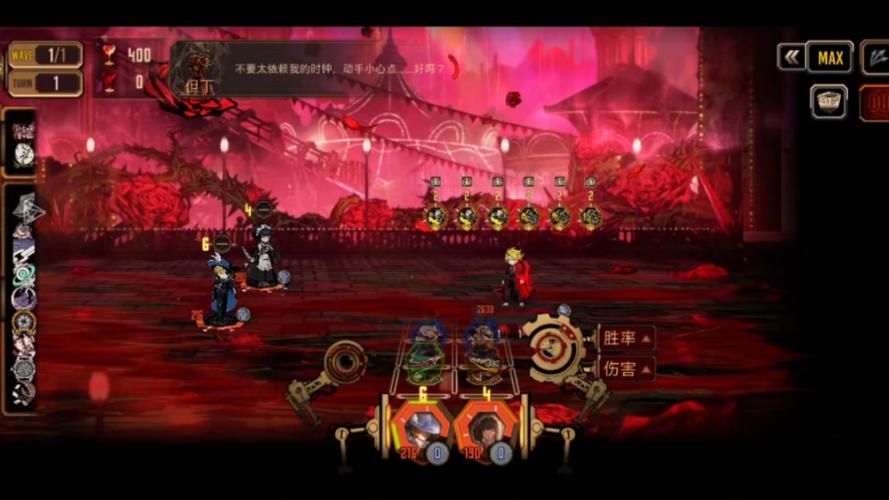Click the red button at the right edge
The image size is (889, 500).
click(x=875, y=103)
